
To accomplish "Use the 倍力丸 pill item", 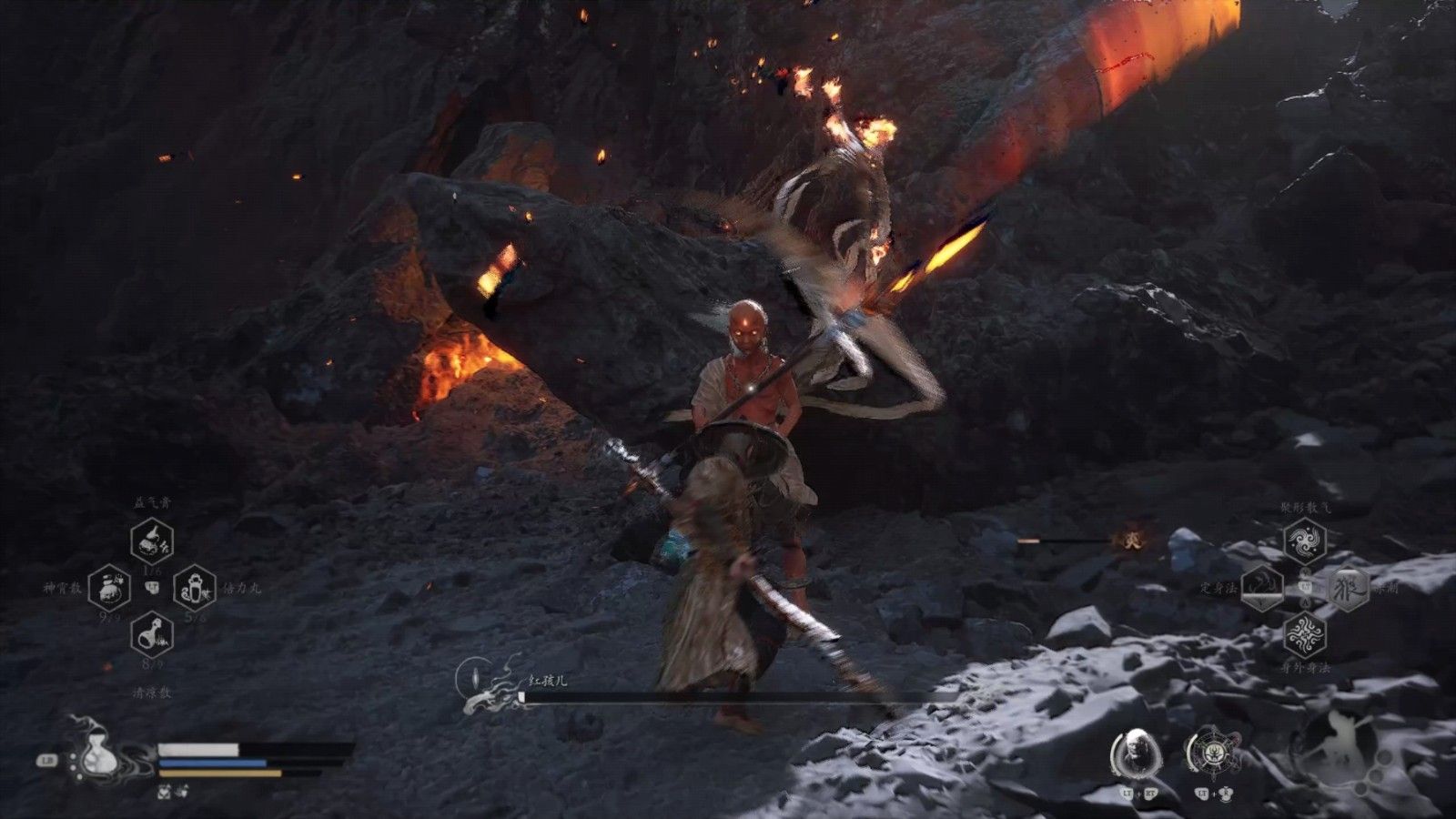I will coord(194,588).
